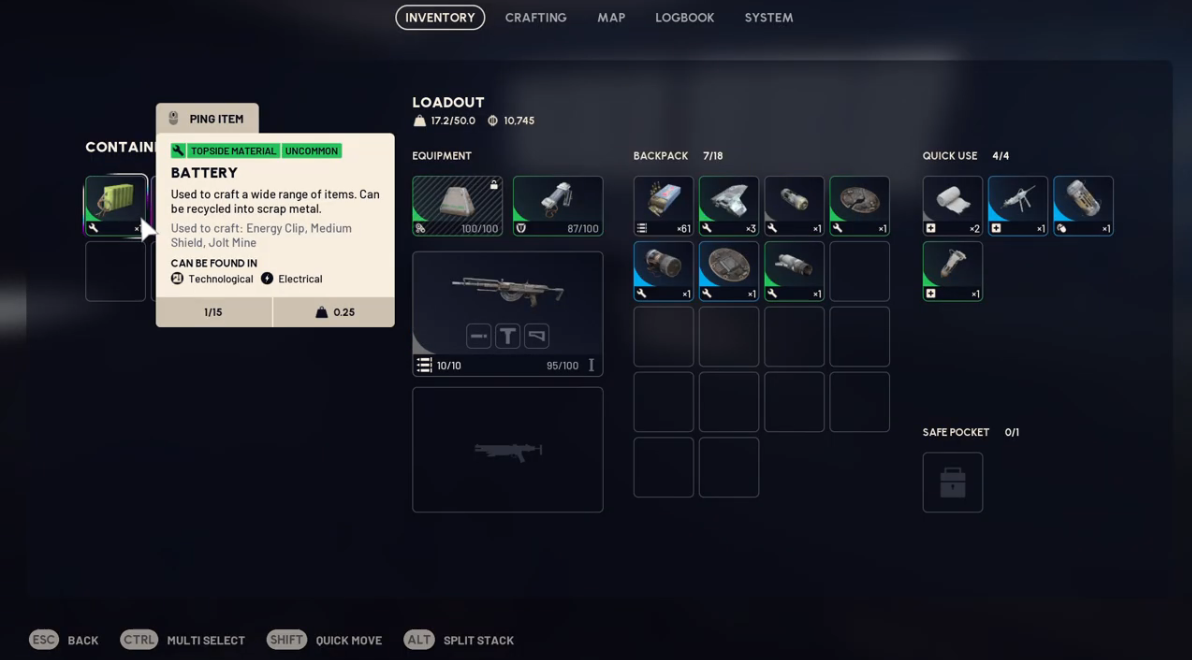Select the green-rarity injector in Quick Use
This screenshot has height=660, width=1192.
(952, 271)
